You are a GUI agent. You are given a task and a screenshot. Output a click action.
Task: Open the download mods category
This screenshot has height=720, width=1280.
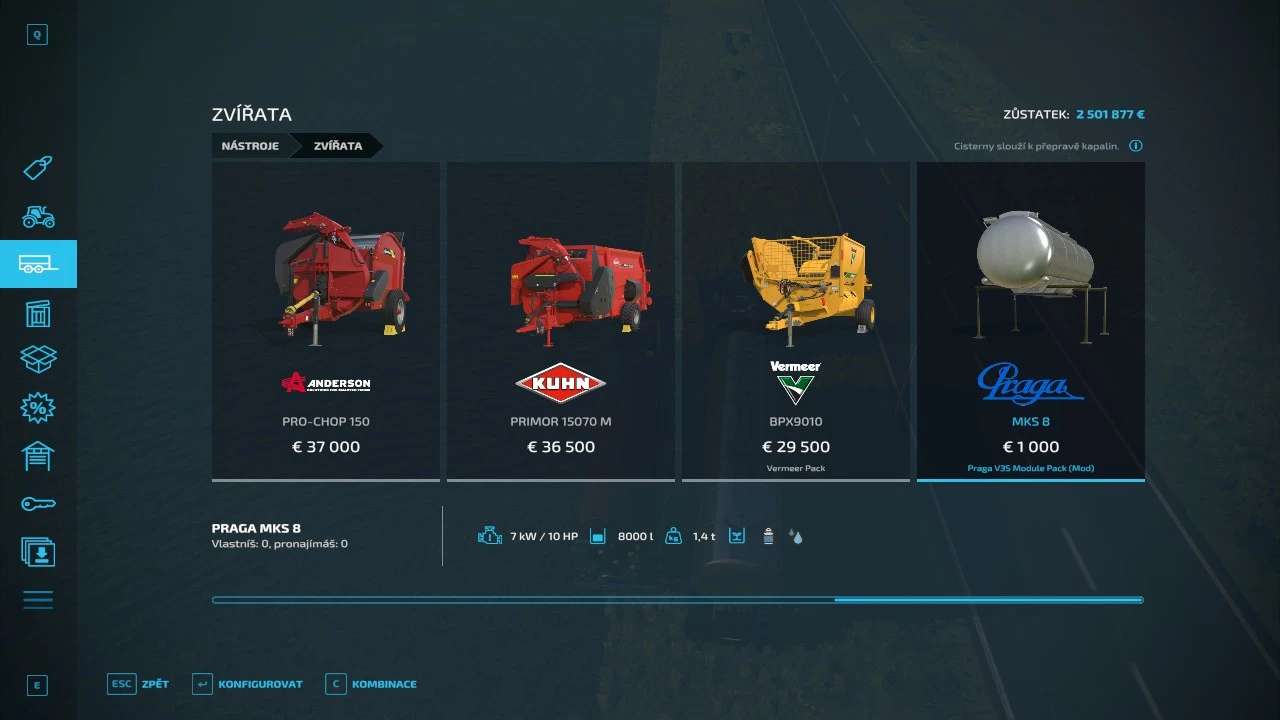pos(38,552)
